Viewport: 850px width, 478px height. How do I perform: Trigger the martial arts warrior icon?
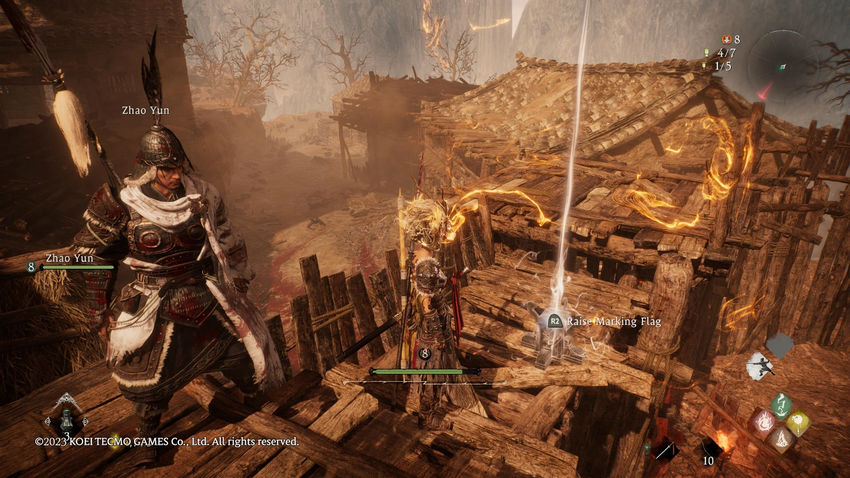point(760,366)
